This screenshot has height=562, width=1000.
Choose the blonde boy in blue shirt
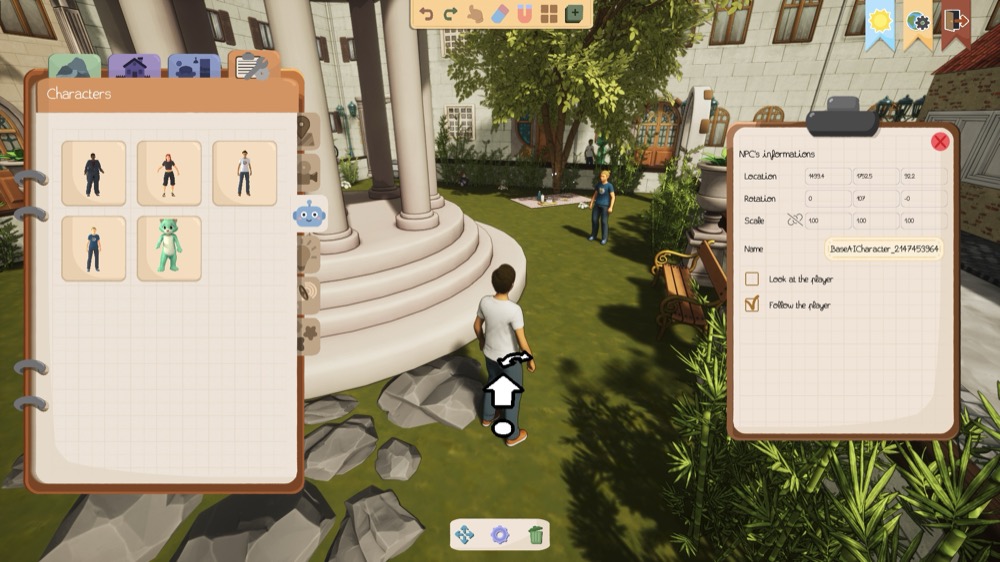click(93, 248)
